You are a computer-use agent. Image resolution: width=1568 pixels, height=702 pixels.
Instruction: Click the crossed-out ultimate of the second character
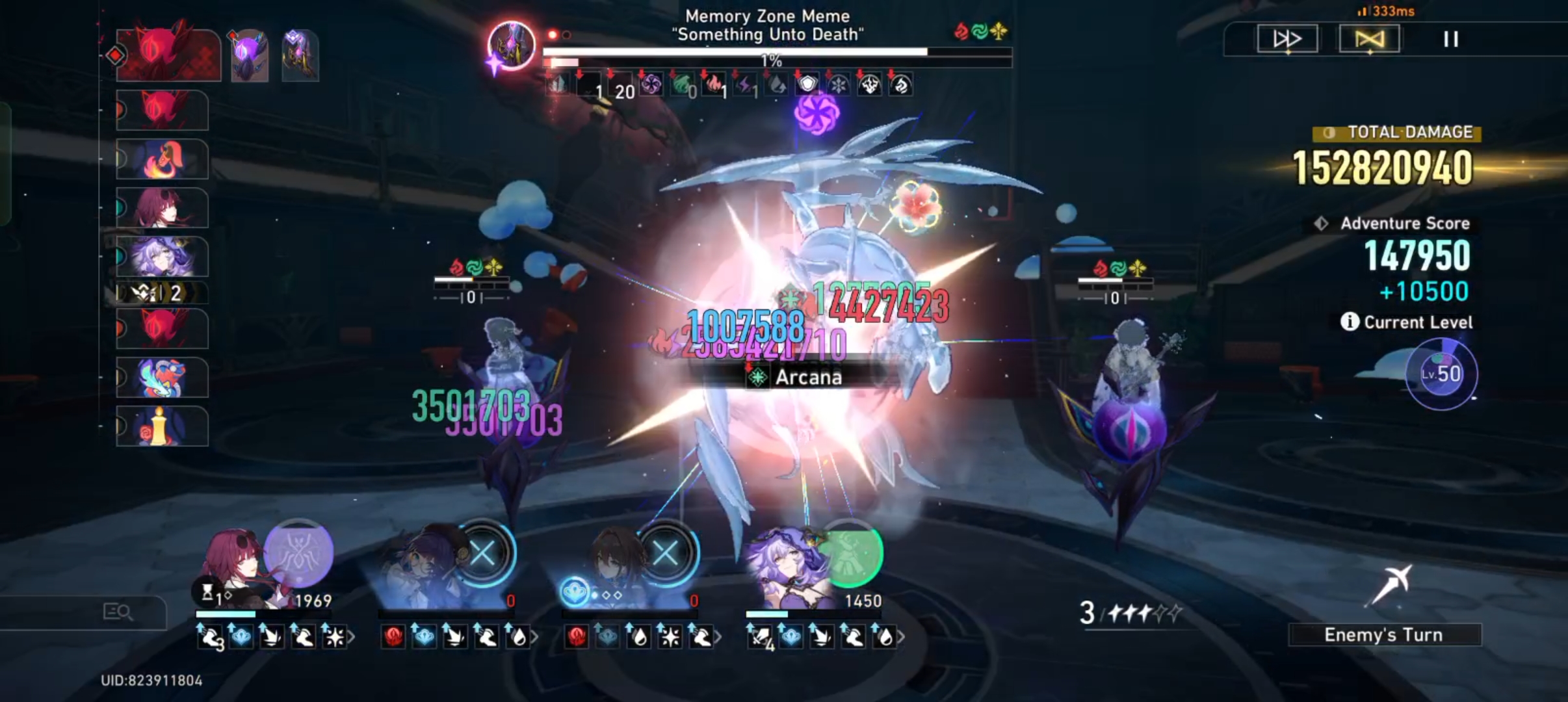(x=482, y=554)
